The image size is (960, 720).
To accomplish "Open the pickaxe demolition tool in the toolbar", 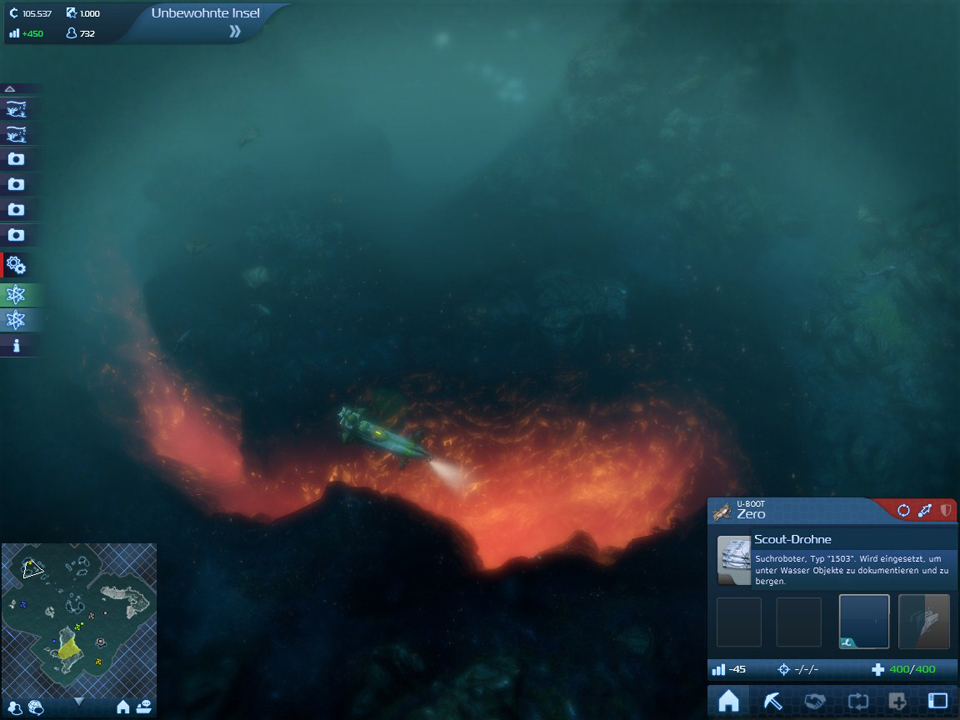I will pos(773,702).
